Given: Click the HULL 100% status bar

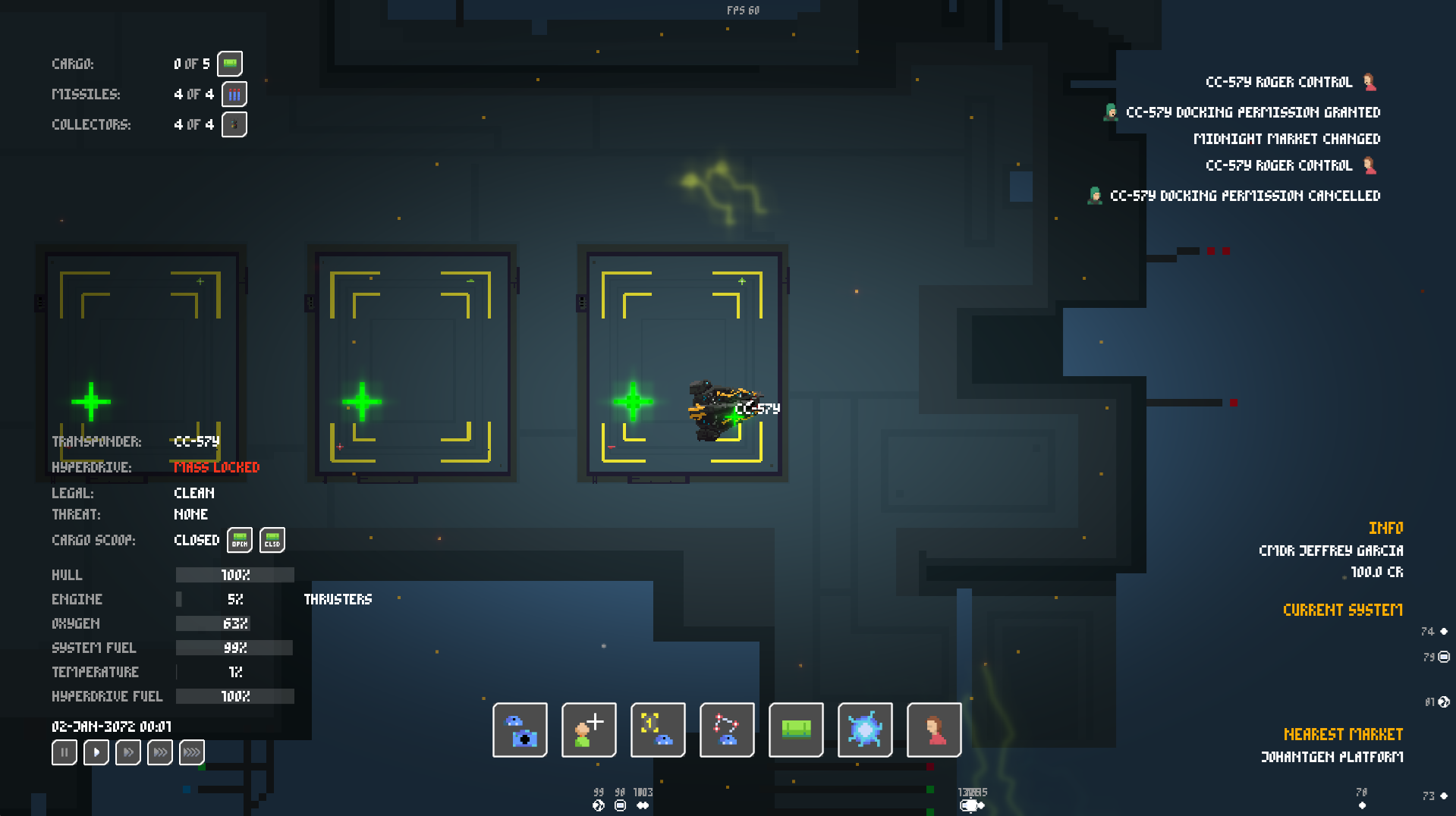Looking at the screenshot, I should click(234, 575).
